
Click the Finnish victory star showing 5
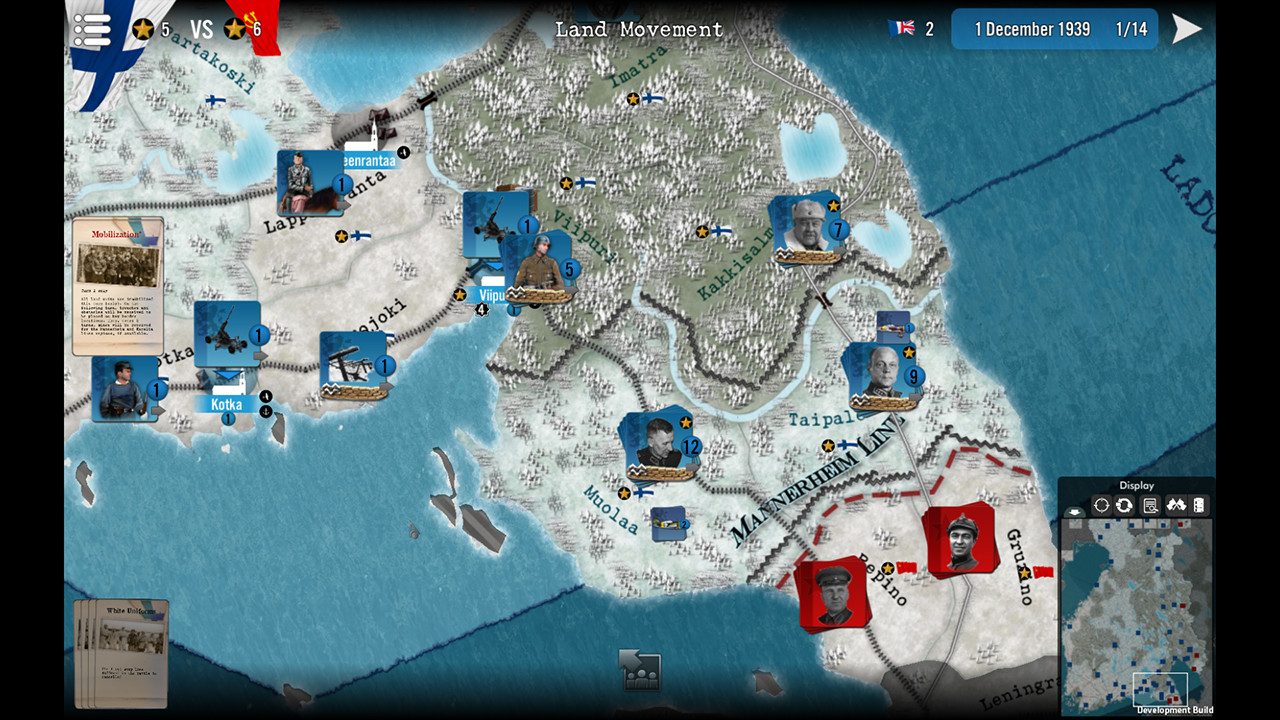[x=143, y=29]
